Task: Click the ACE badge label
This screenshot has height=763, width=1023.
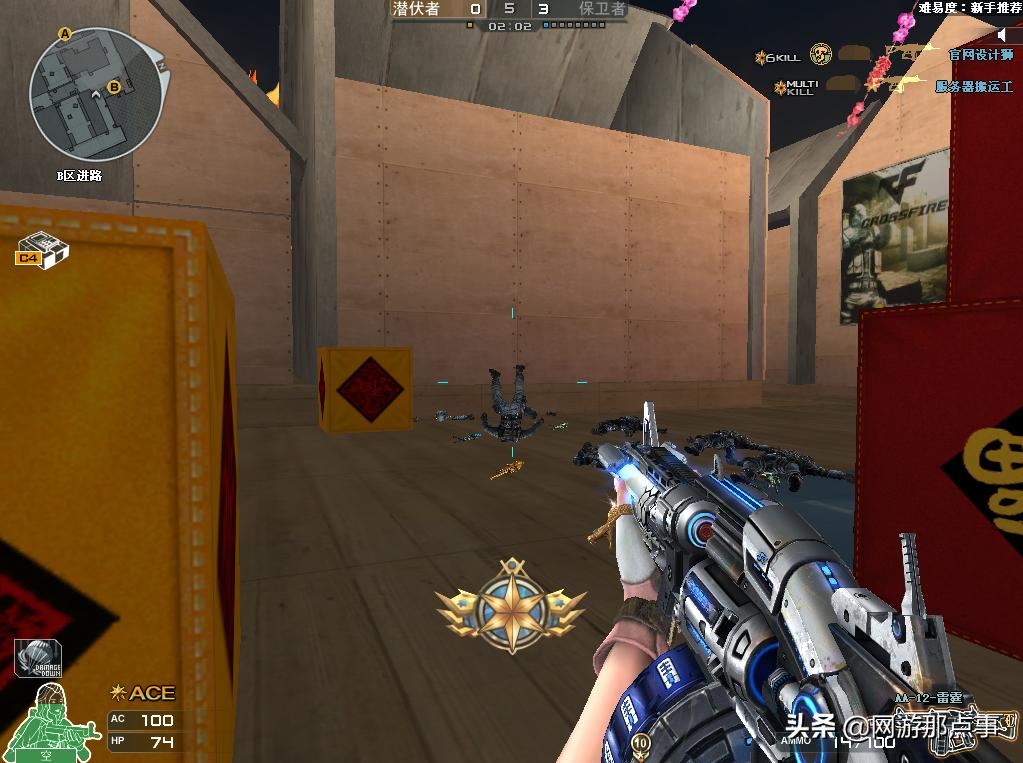Action: tap(143, 693)
